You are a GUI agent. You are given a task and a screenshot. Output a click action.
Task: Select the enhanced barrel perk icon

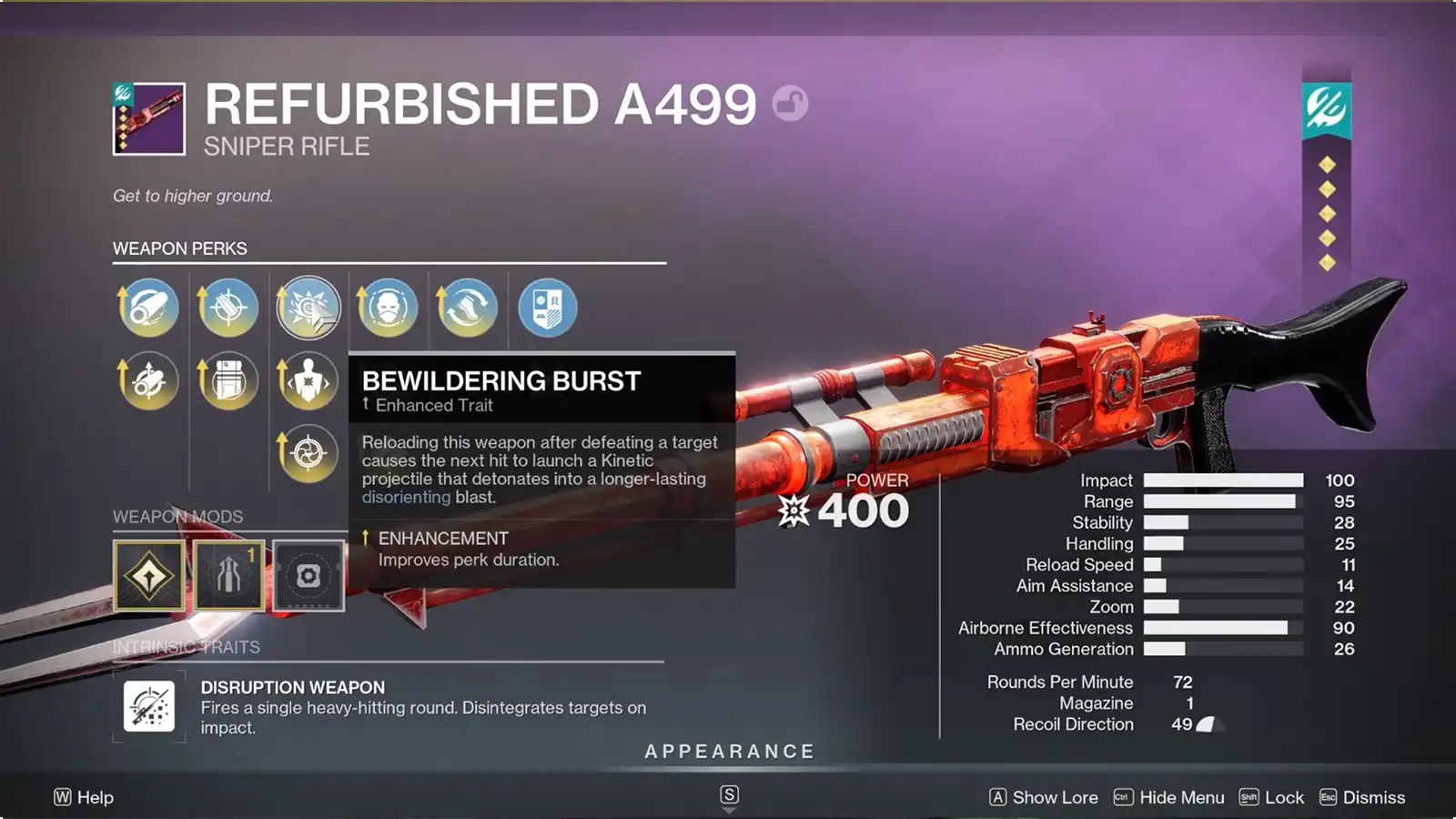pos(147,308)
